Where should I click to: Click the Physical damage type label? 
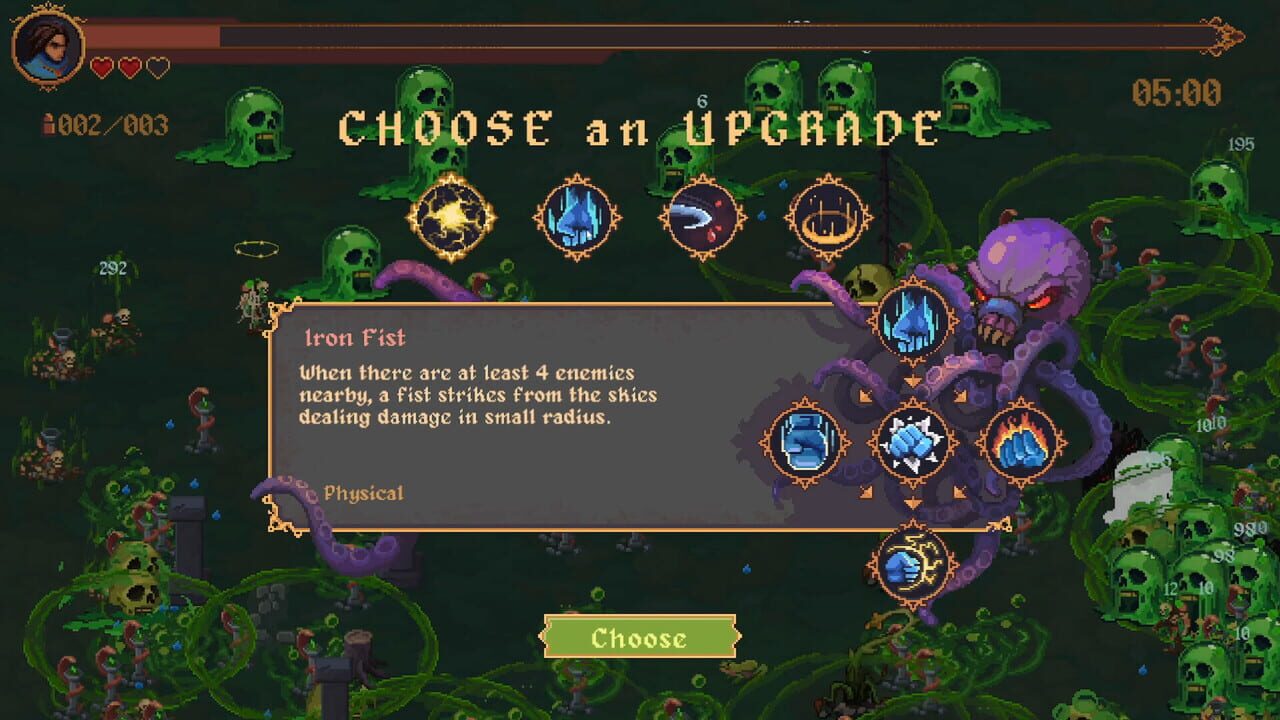point(364,492)
